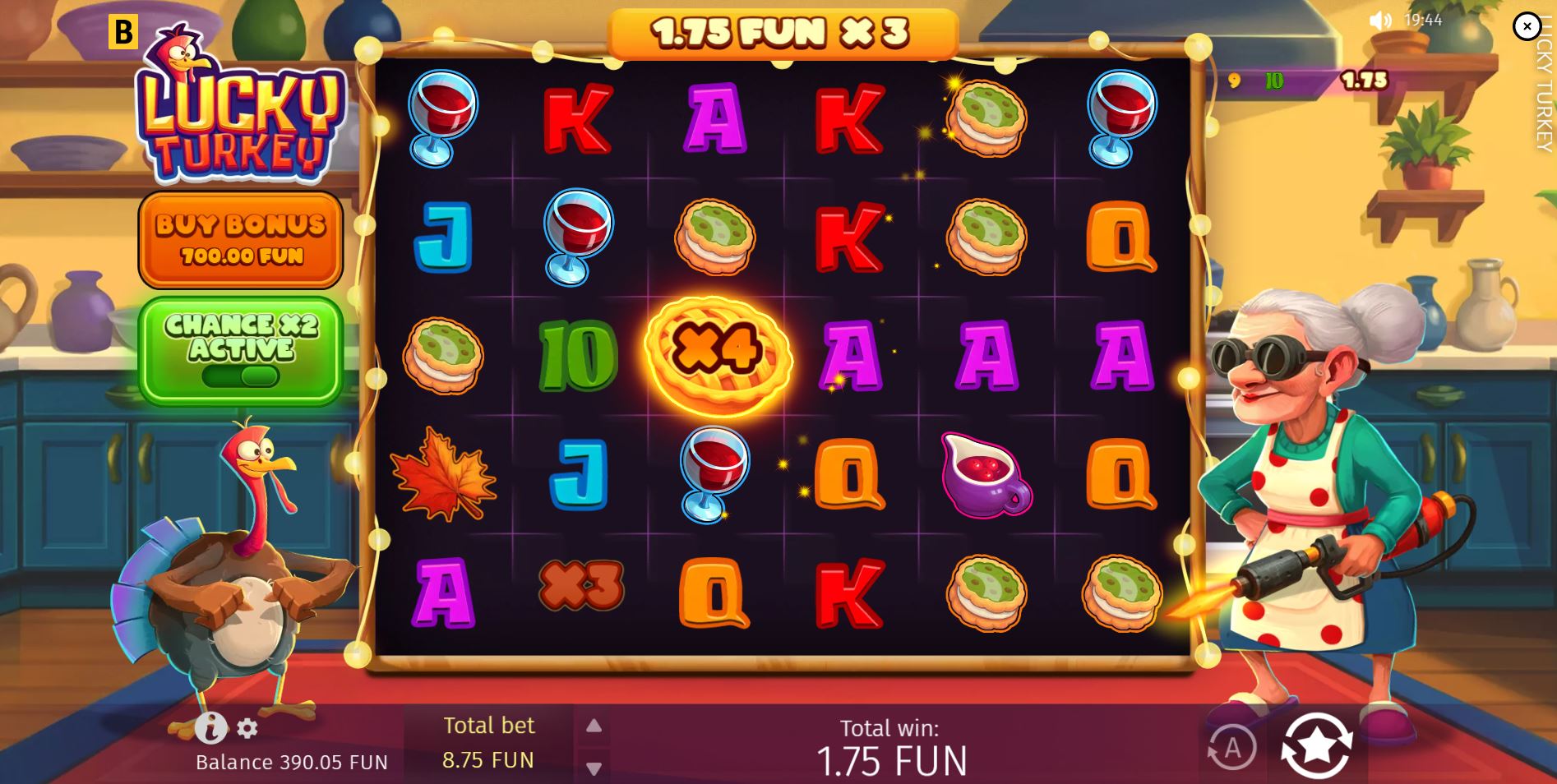
Task: Click the B badge in top-left corner
Action: click(122, 30)
